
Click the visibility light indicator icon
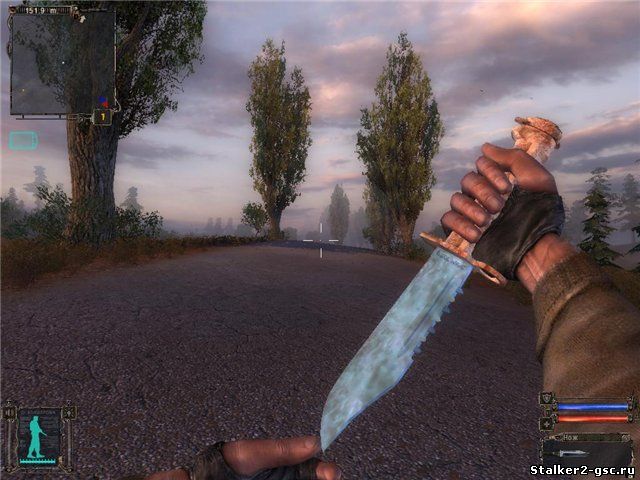pyautogui.click(x=69, y=411)
